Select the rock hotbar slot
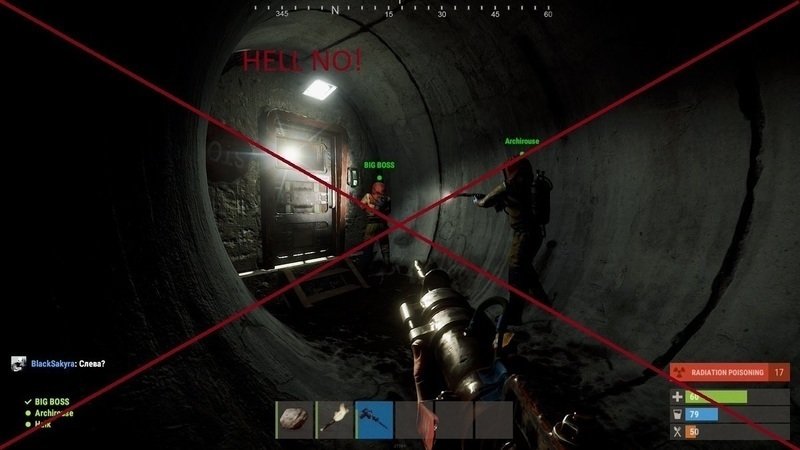This screenshot has height=450, width=800. click(294, 419)
